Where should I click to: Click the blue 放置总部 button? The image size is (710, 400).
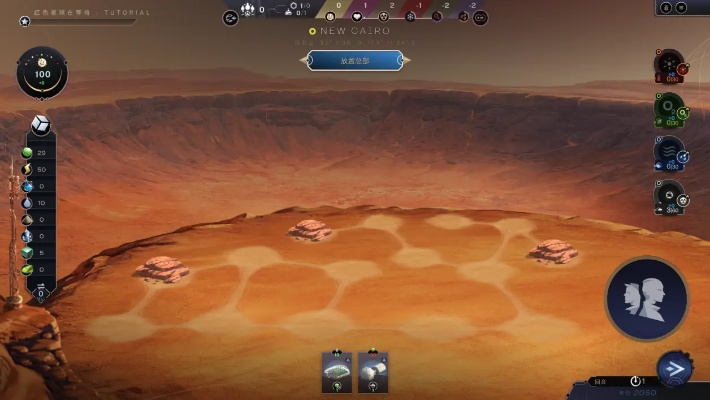pos(355,60)
